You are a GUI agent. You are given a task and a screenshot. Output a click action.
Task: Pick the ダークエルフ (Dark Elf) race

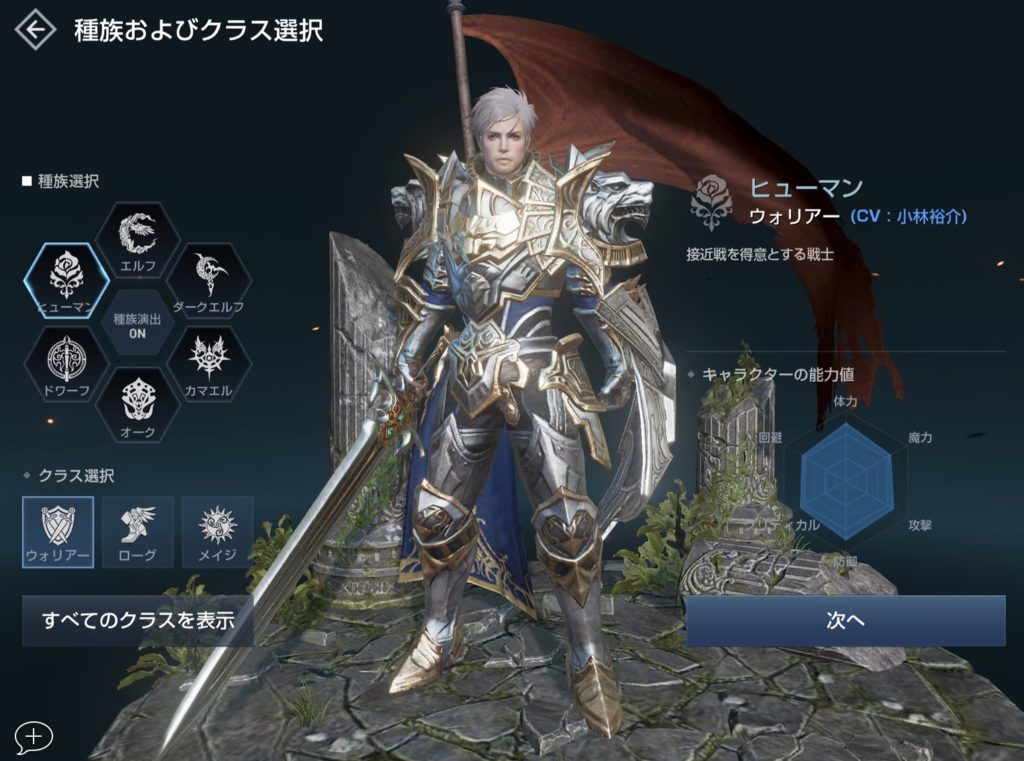click(209, 279)
